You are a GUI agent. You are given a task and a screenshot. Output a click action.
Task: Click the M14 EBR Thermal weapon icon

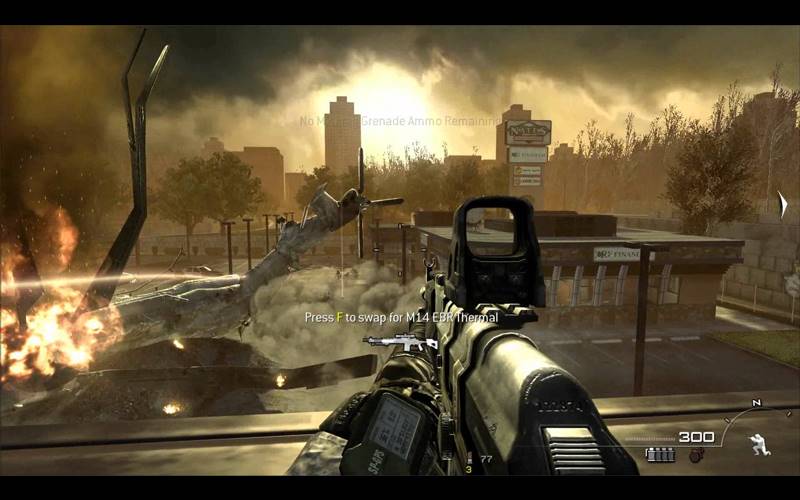click(400, 342)
